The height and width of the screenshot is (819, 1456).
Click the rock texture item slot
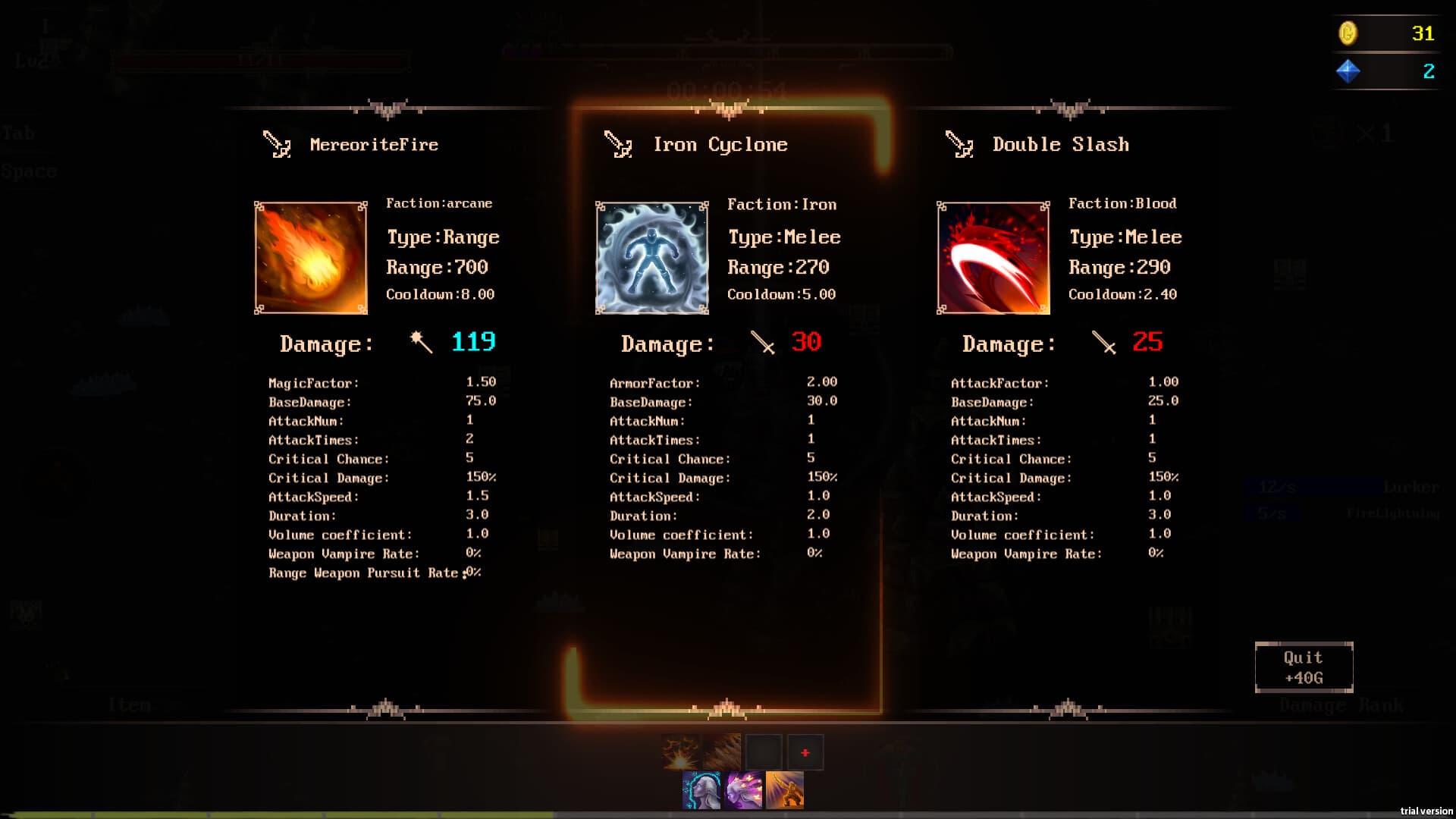tap(722, 751)
